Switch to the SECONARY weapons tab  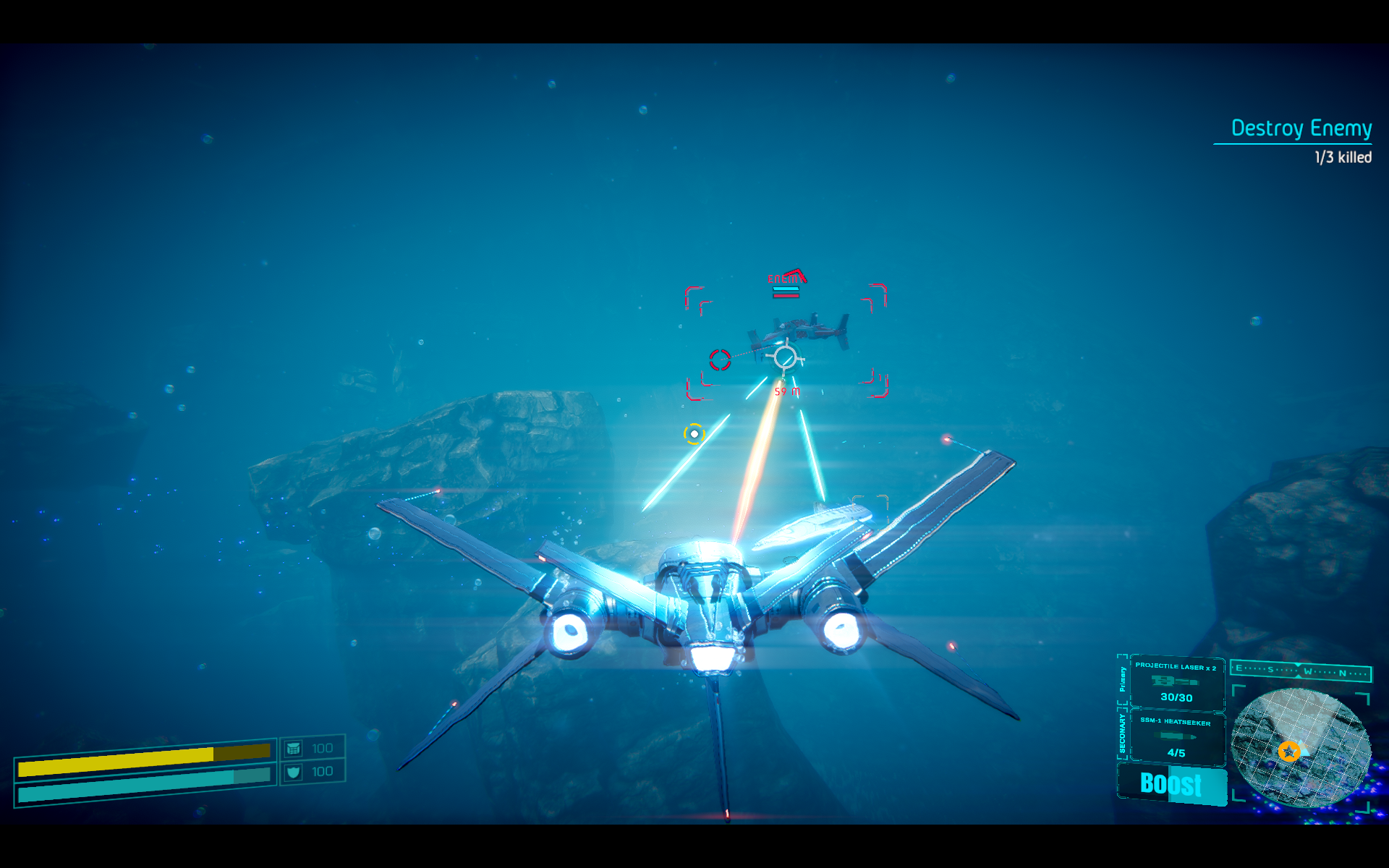[1122, 732]
